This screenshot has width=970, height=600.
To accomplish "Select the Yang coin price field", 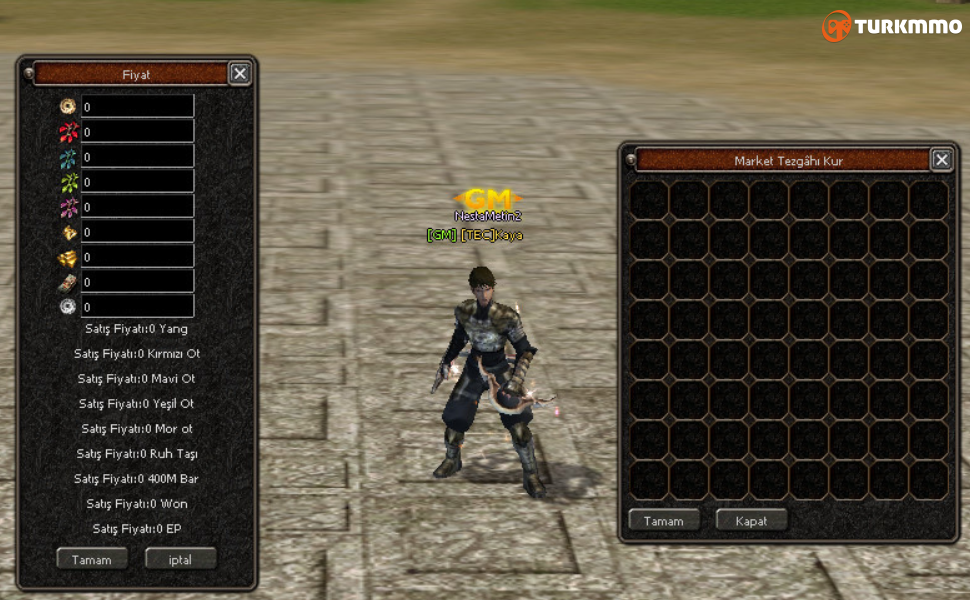I will pyautogui.click(x=137, y=106).
